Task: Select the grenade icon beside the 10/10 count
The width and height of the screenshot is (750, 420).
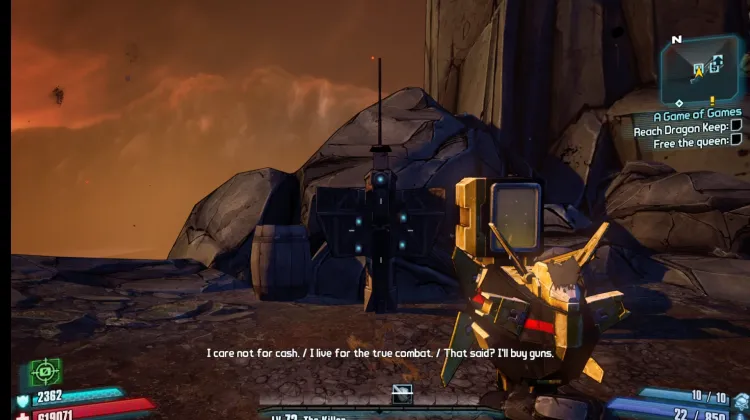Action: tap(740, 399)
